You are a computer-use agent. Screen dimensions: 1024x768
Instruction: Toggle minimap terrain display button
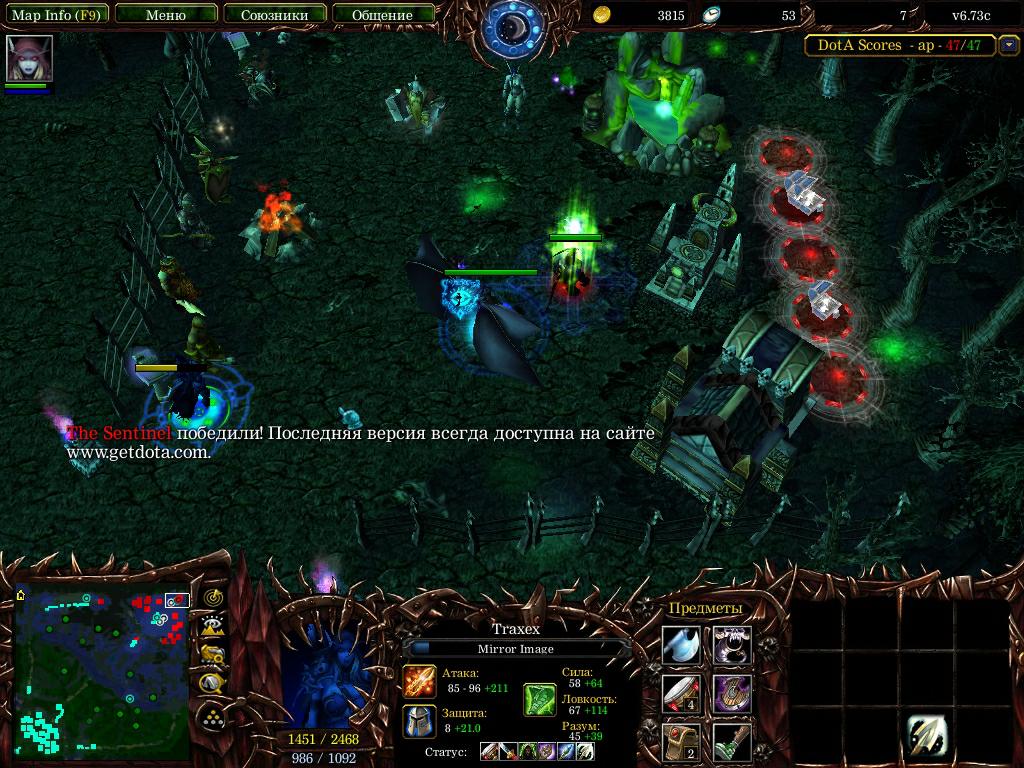point(212,626)
